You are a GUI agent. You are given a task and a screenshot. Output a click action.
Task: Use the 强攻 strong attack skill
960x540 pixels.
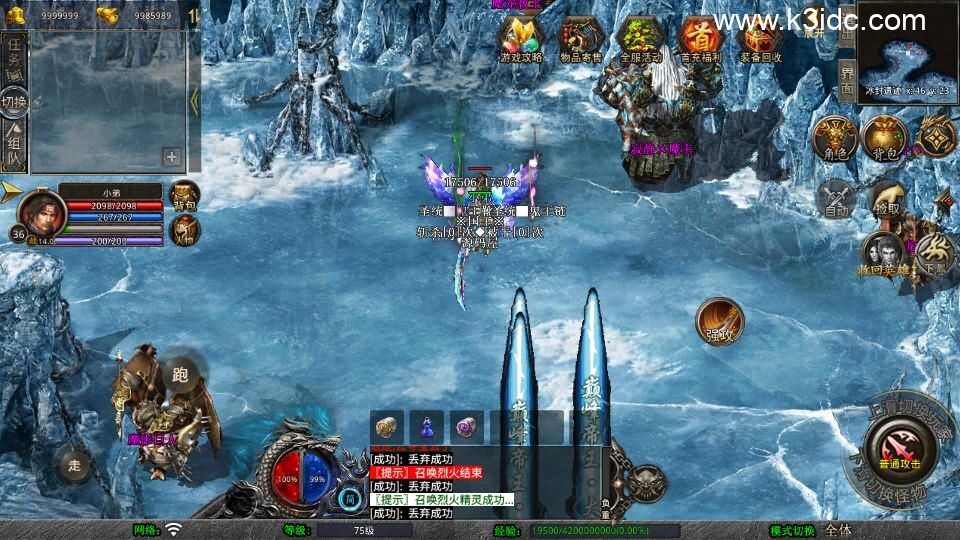click(x=719, y=319)
